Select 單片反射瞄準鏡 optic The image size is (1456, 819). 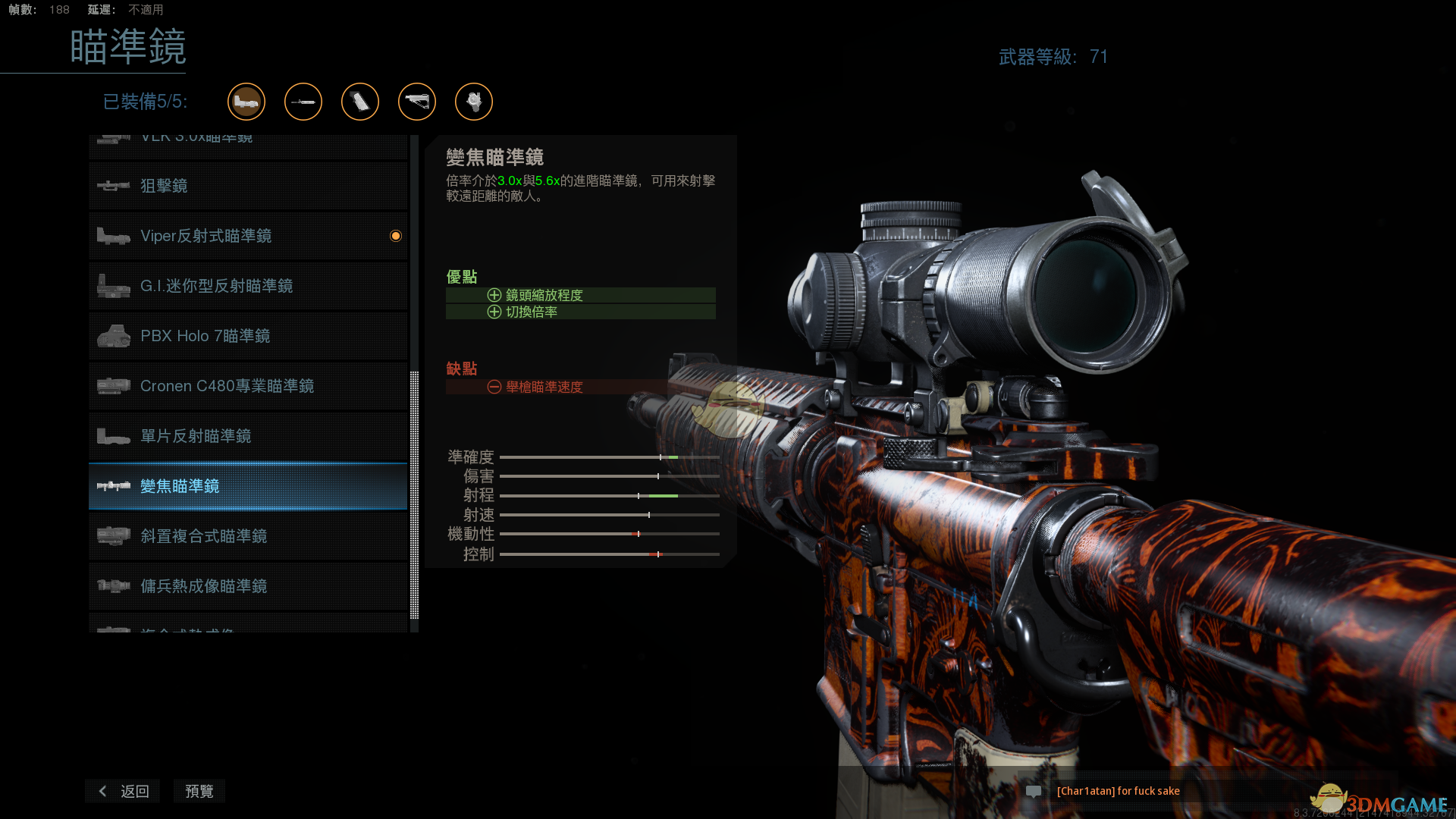[248, 436]
